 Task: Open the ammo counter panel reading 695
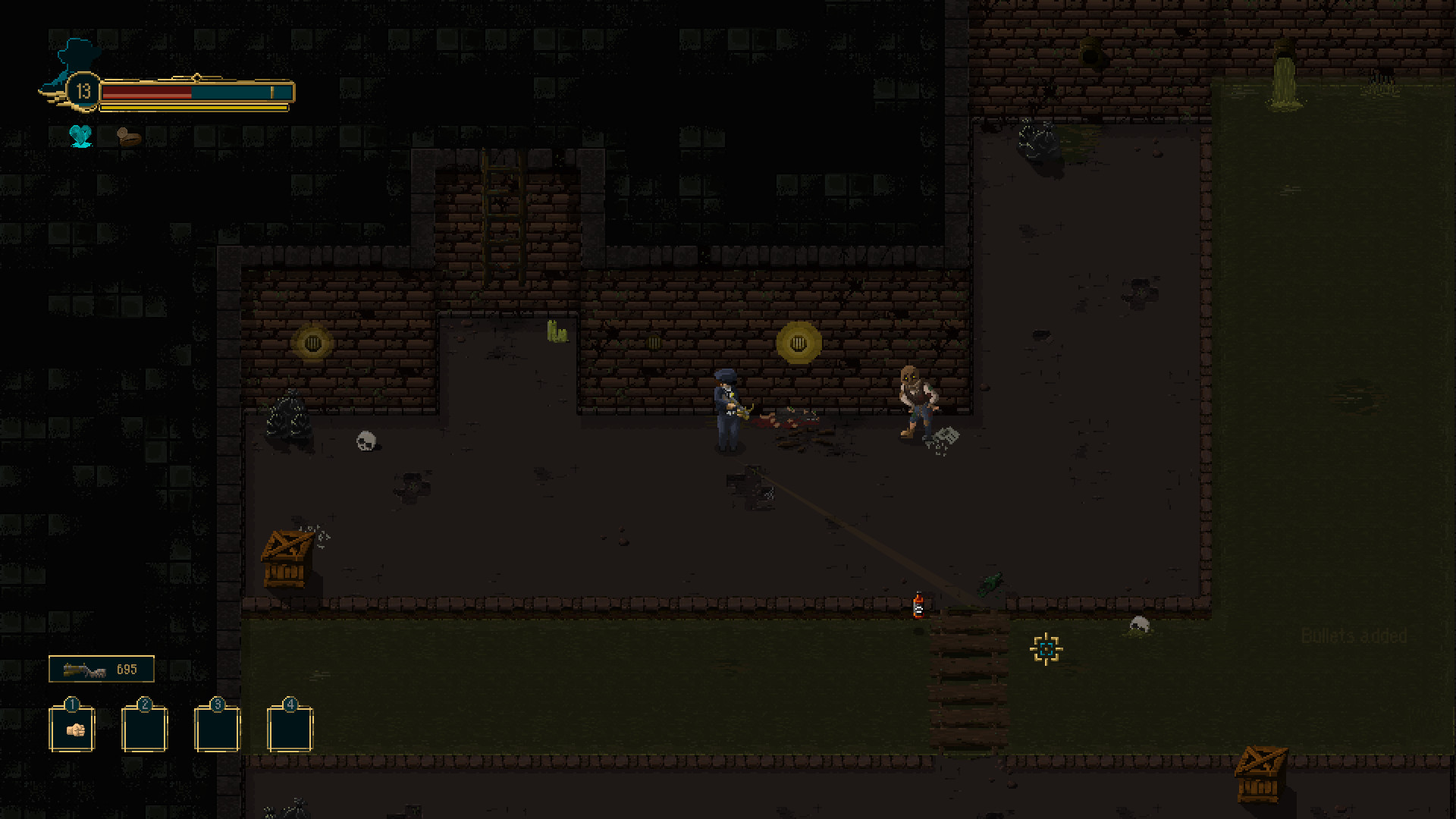click(102, 669)
